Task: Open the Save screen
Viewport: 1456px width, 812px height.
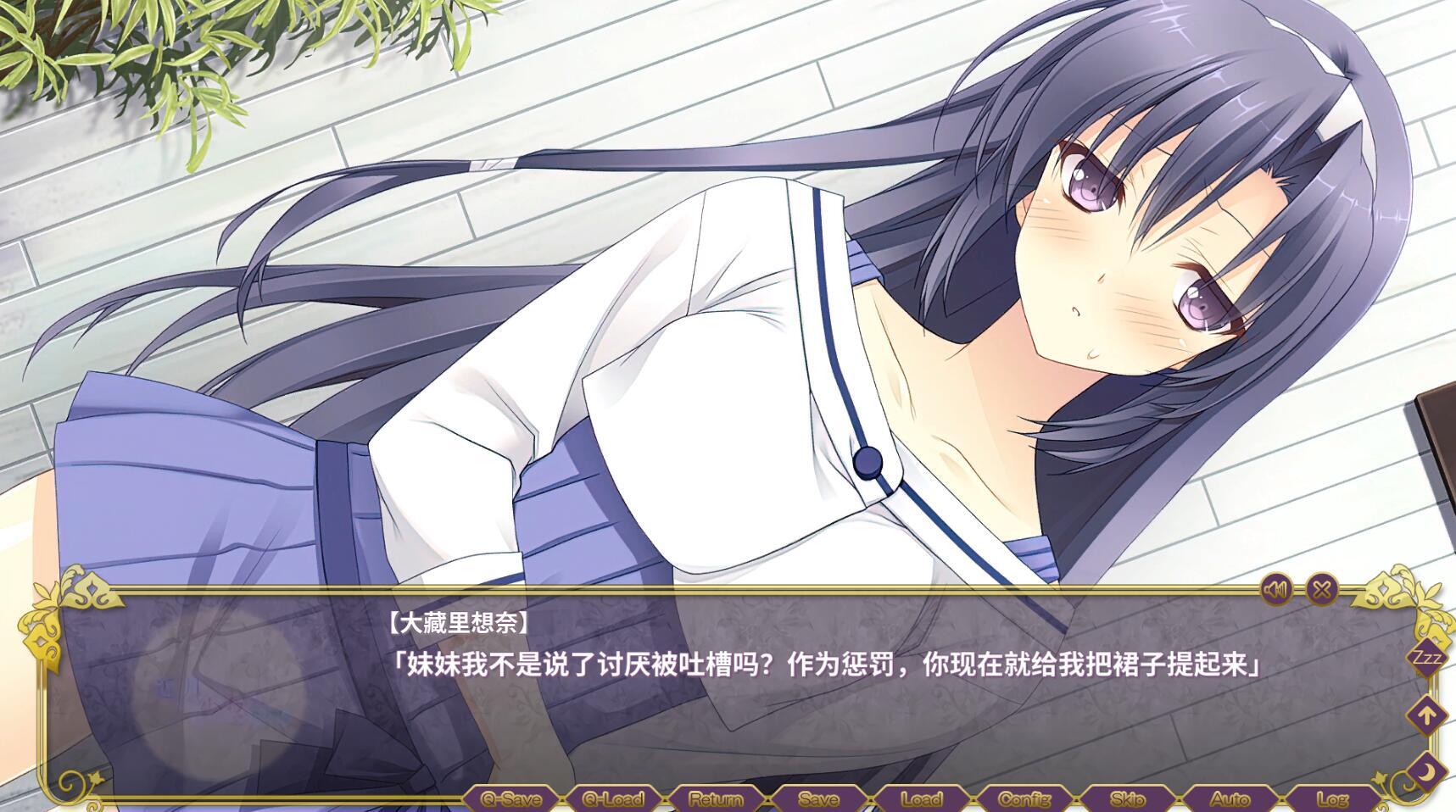Action: [818, 798]
